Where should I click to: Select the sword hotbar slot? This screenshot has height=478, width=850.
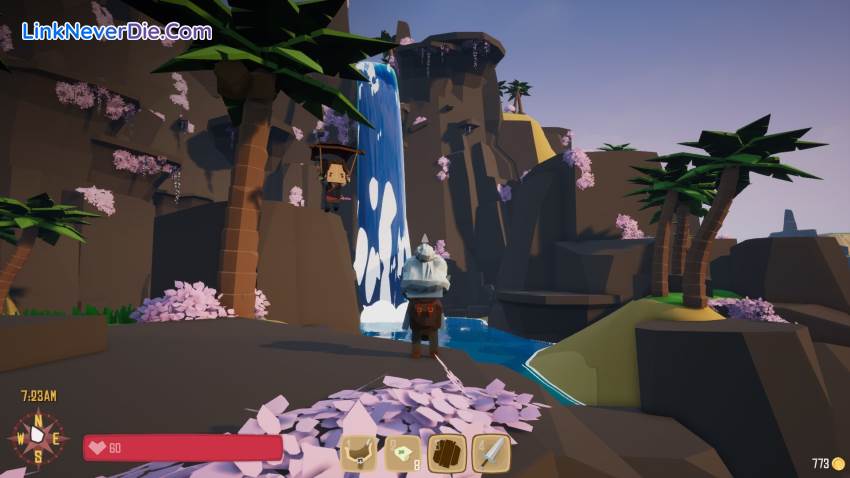coord(491,453)
